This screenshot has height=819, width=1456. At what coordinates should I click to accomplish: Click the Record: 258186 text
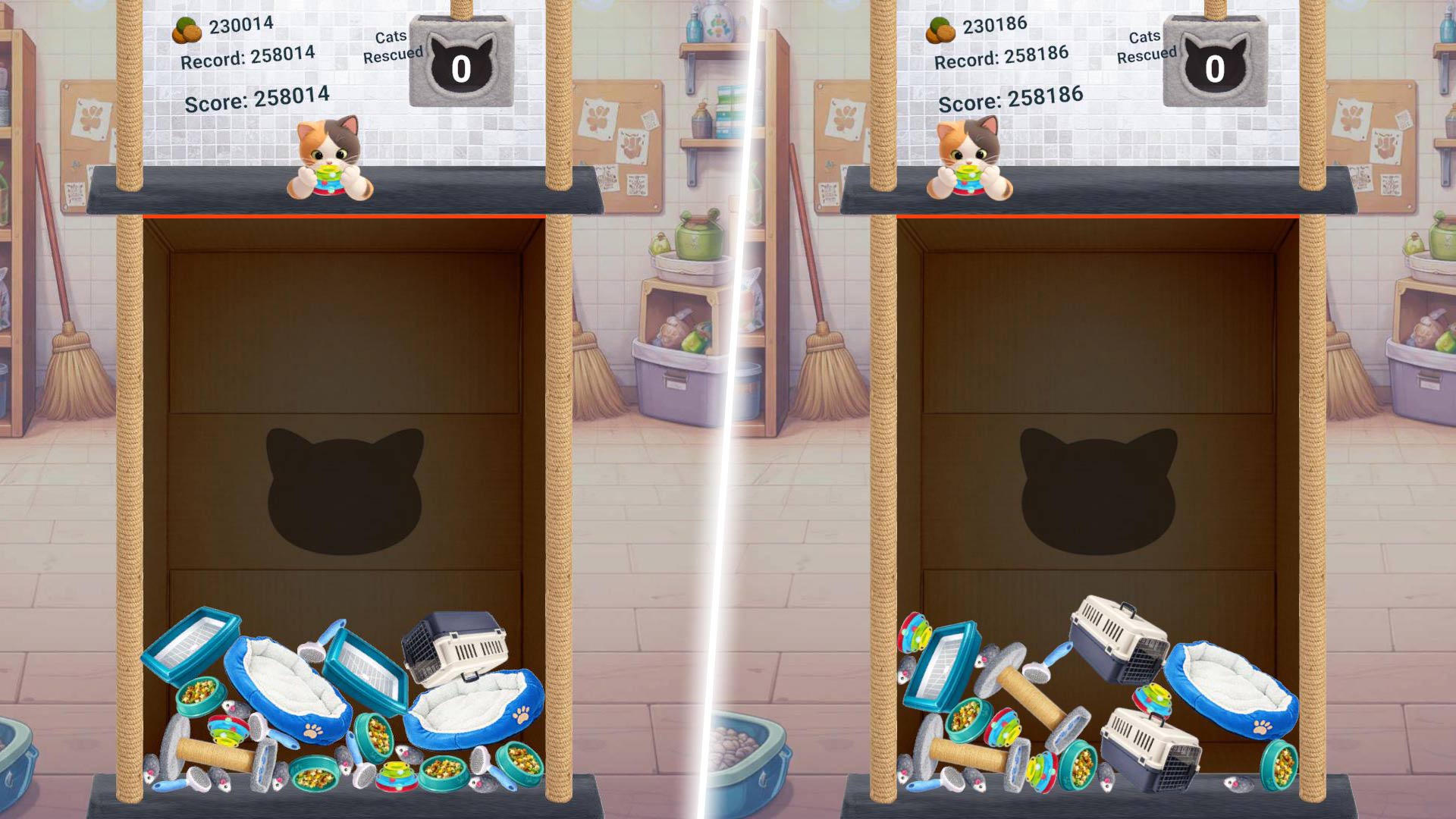click(1003, 55)
